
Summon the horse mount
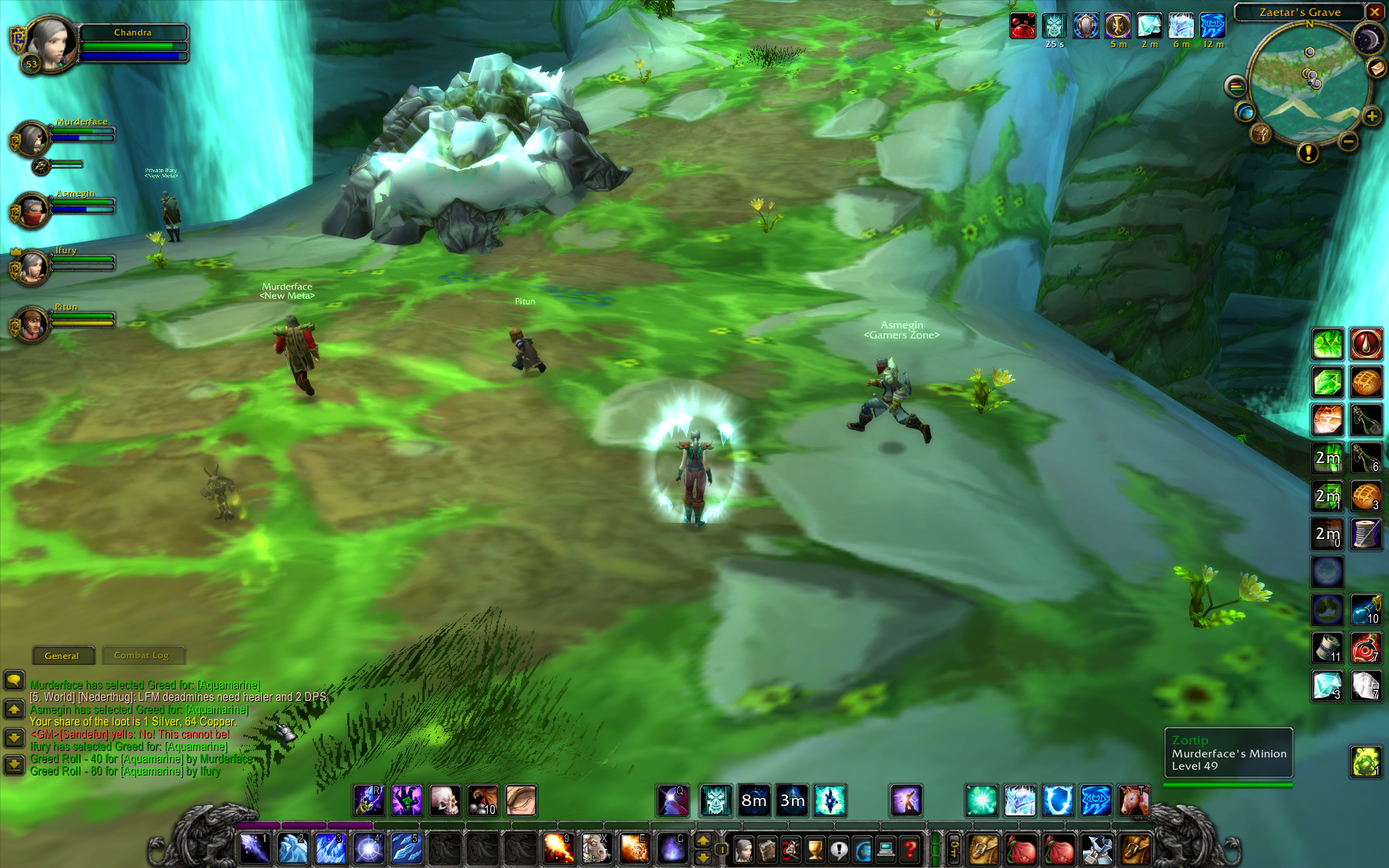coord(596,848)
